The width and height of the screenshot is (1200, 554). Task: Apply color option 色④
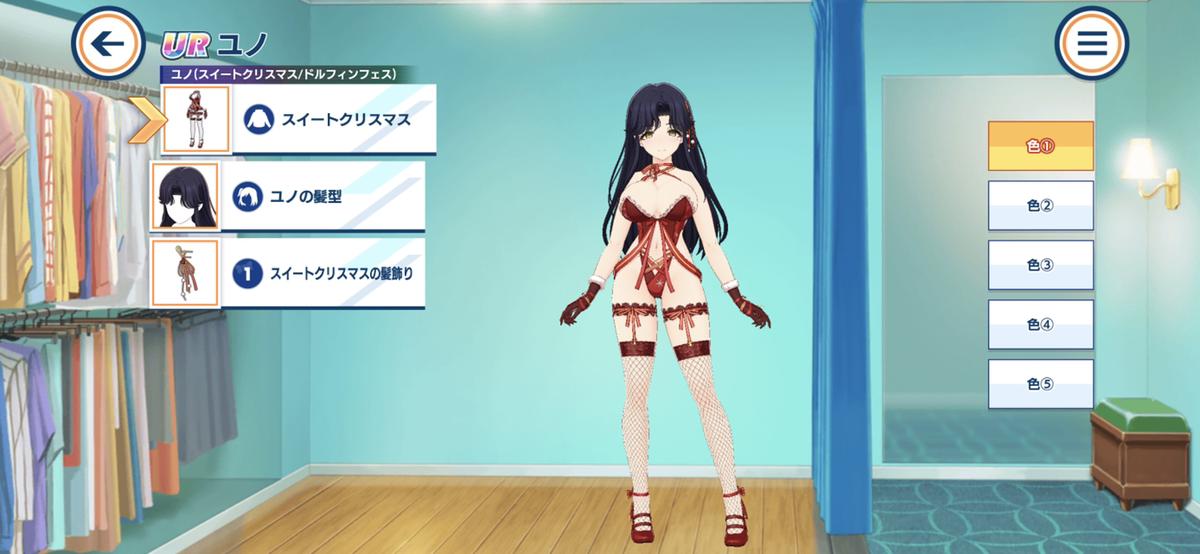(x=1040, y=324)
